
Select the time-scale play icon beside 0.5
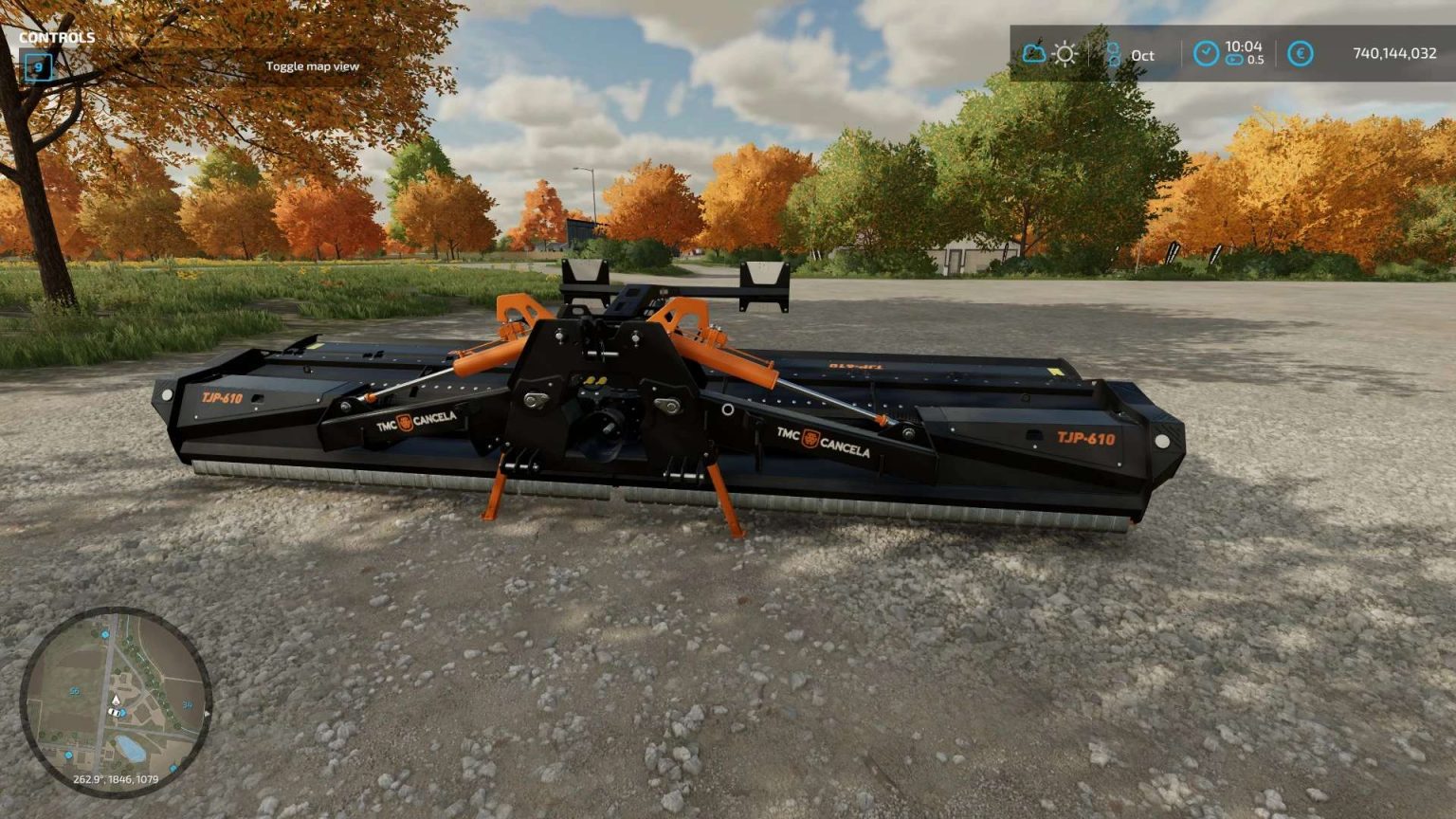click(x=1234, y=59)
